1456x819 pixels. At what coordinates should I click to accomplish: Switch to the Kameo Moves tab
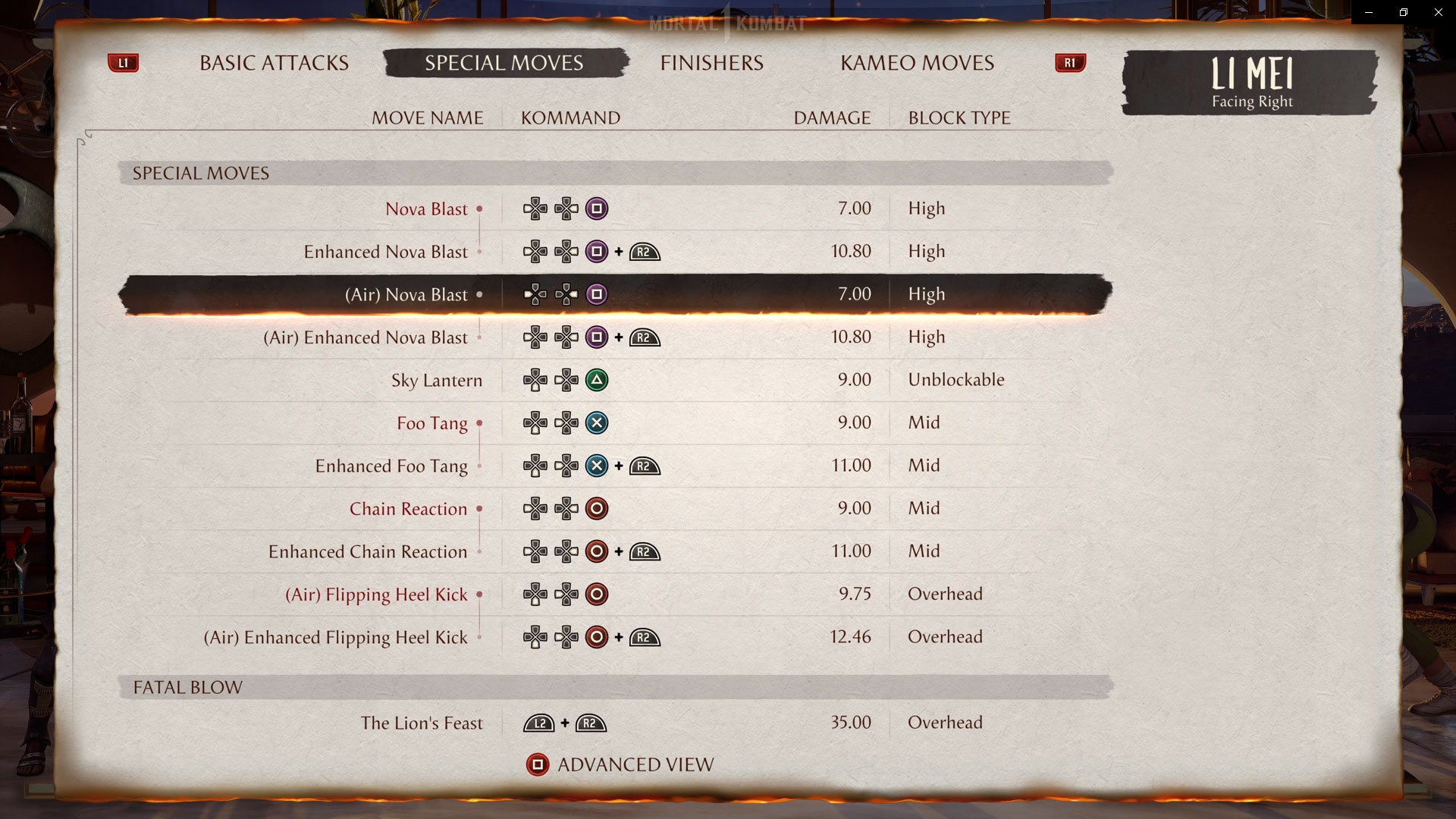917,63
